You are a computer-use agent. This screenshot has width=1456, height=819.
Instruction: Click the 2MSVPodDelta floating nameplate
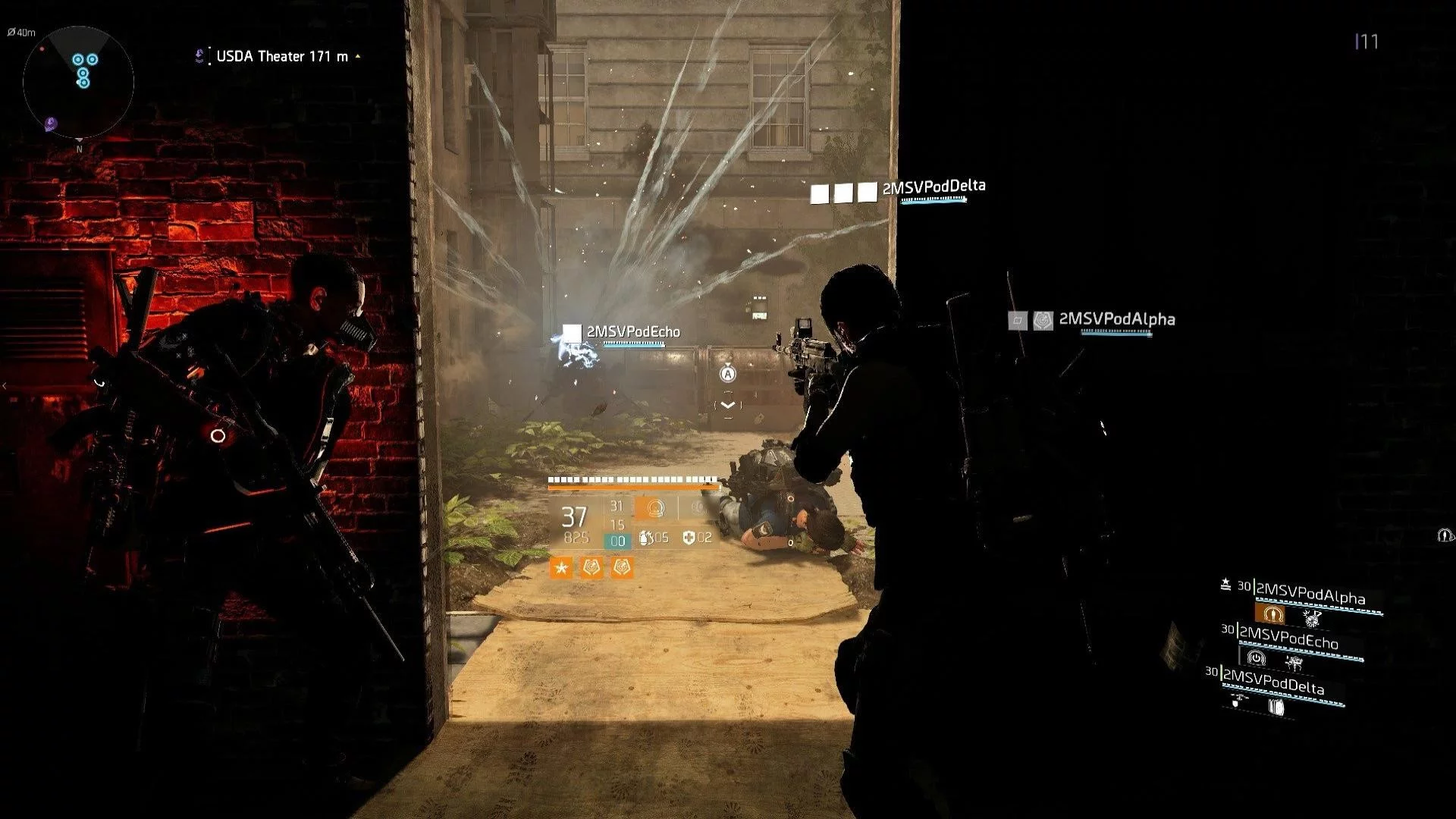934,187
